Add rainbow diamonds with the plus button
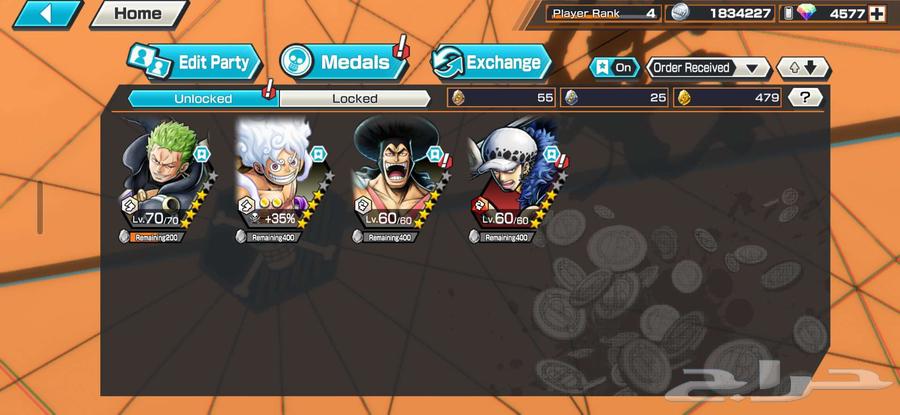Image resolution: width=900 pixels, height=415 pixels. coord(877,14)
